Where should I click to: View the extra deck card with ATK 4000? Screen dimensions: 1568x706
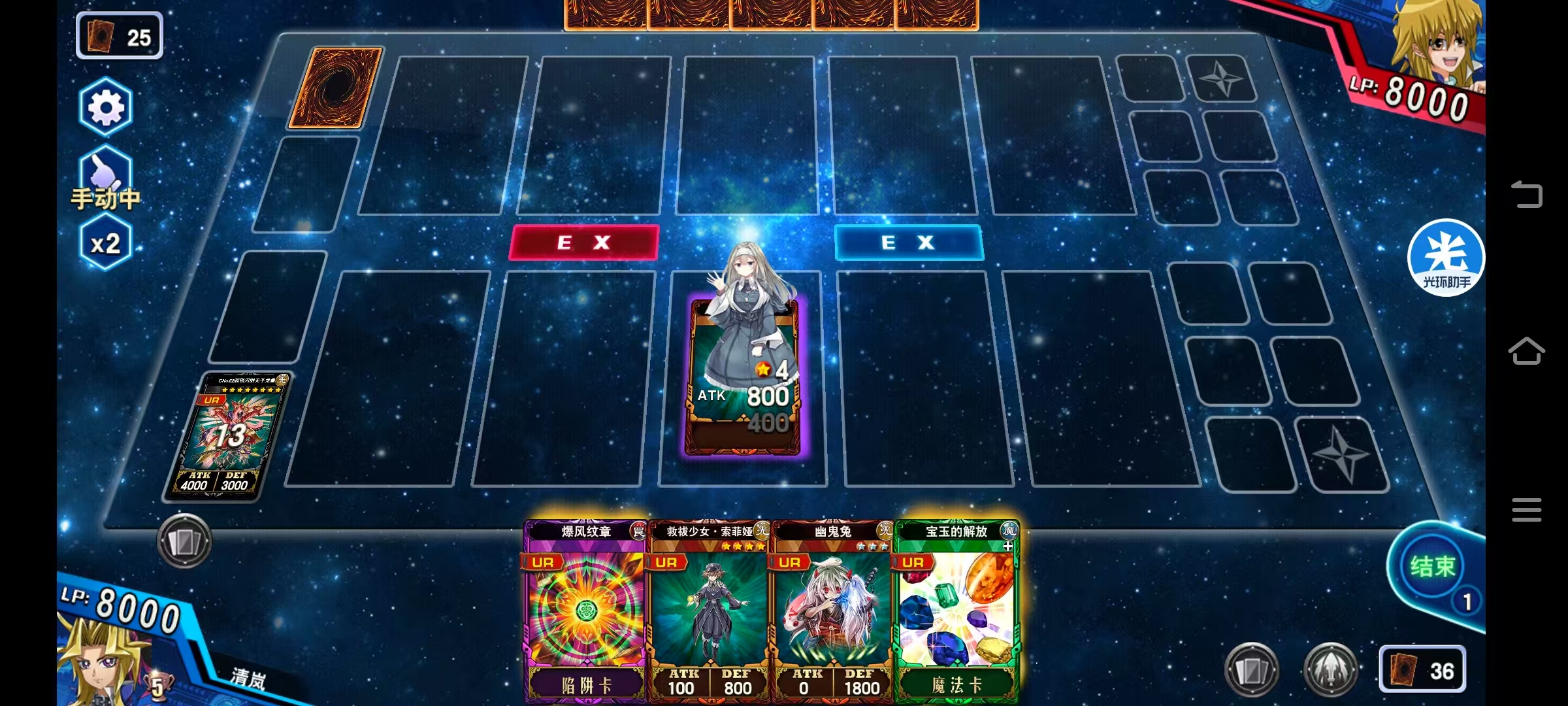tap(227, 436)
